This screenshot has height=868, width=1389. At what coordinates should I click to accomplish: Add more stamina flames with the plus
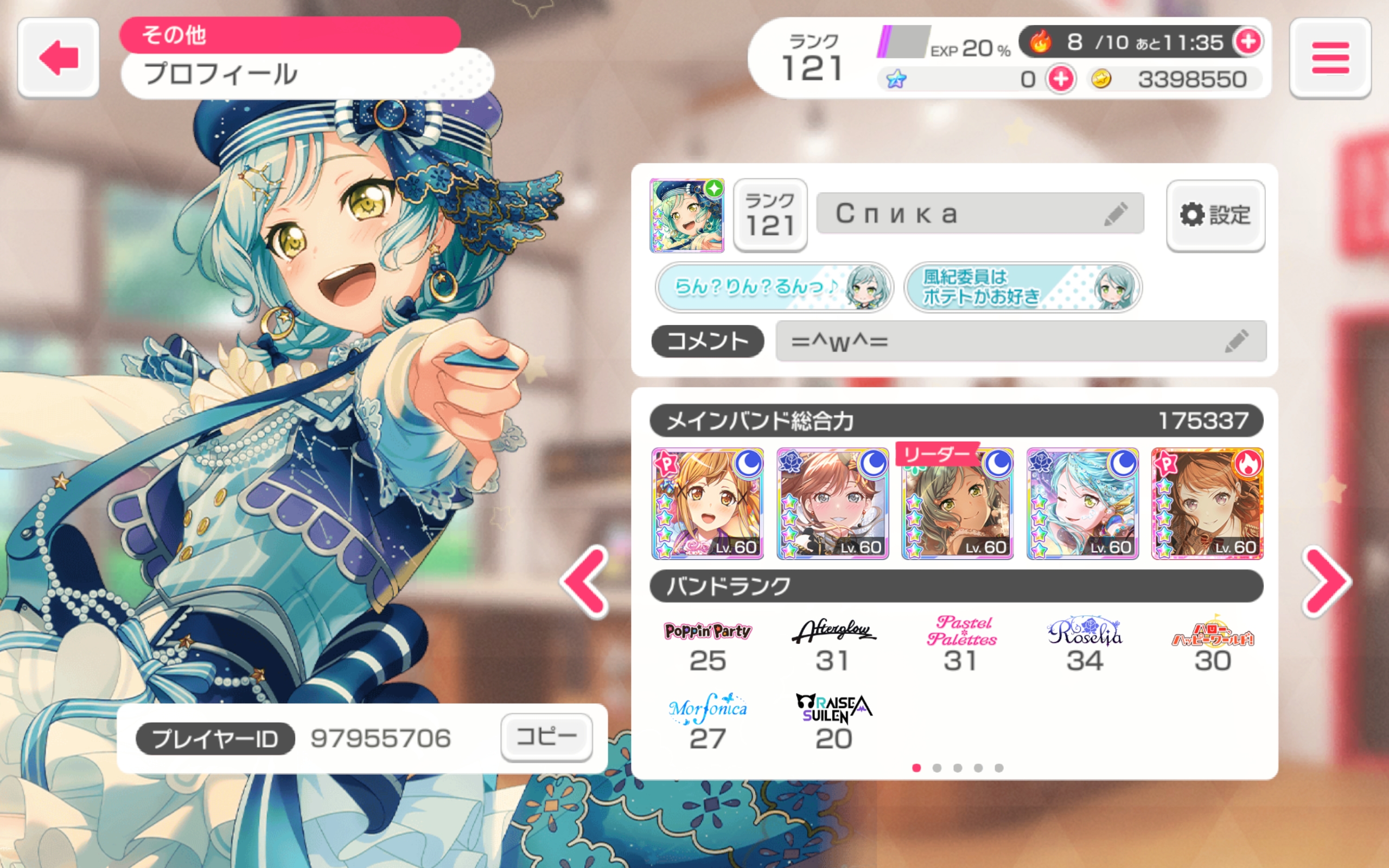(x=1248, y=41)
